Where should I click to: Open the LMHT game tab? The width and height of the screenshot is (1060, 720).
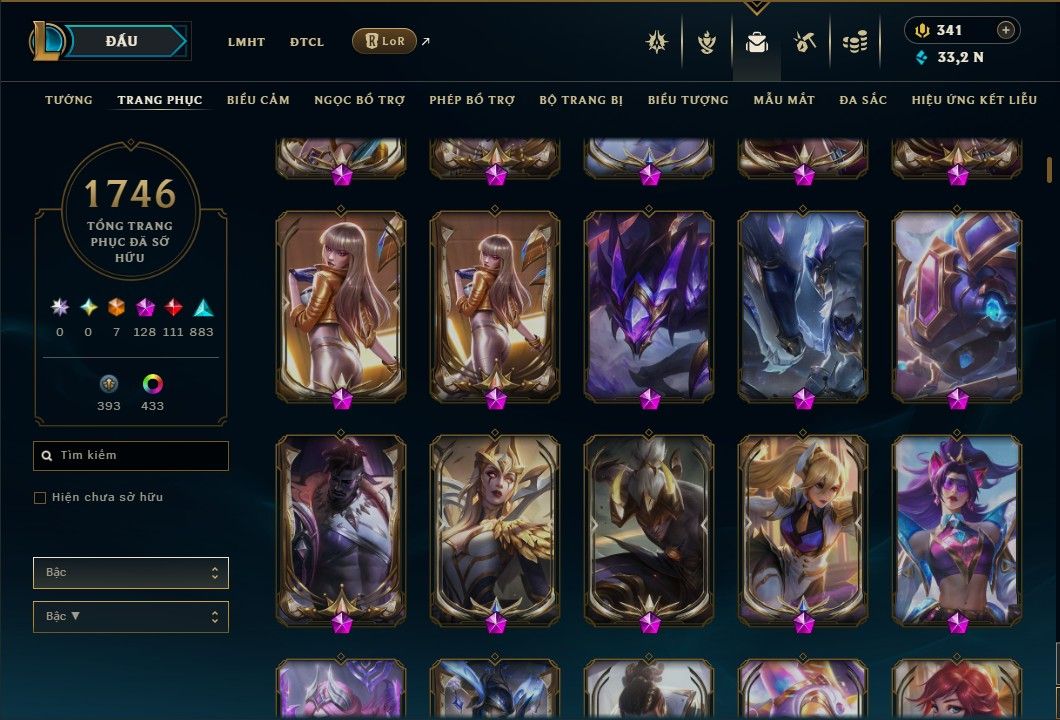click(x=246, y=42)
